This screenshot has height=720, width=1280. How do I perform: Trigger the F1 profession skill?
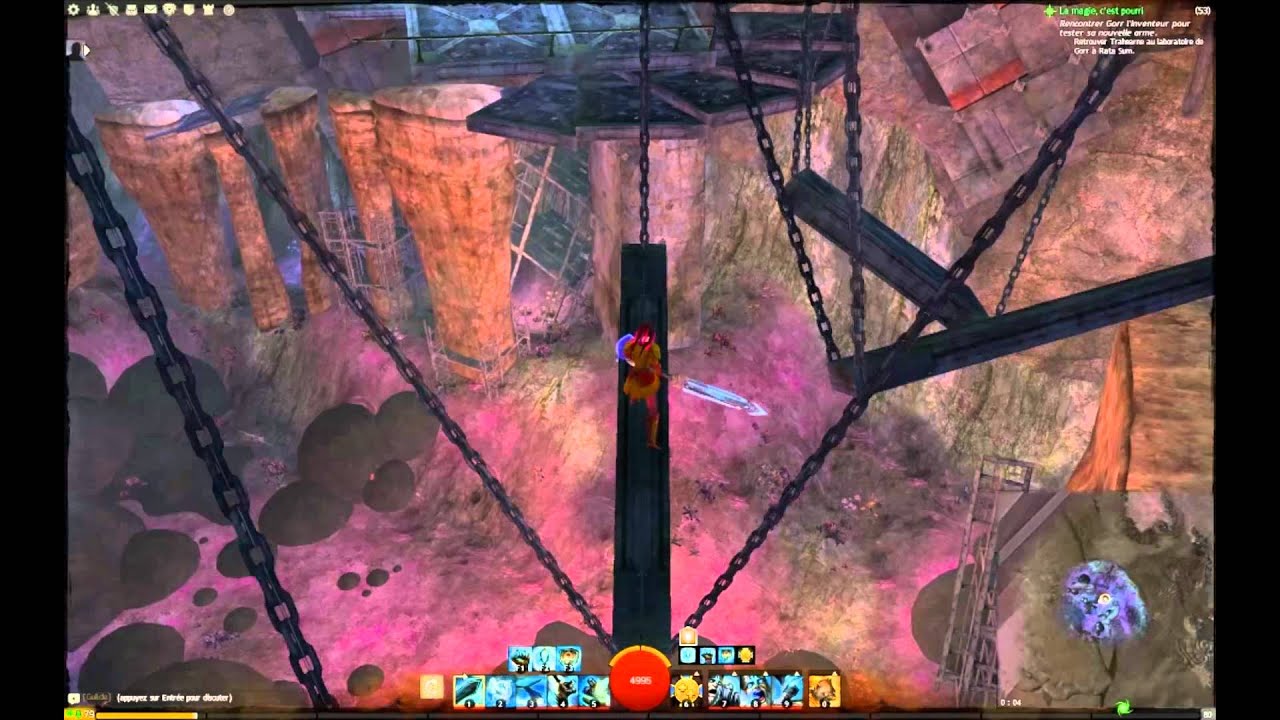coord(520,658)
